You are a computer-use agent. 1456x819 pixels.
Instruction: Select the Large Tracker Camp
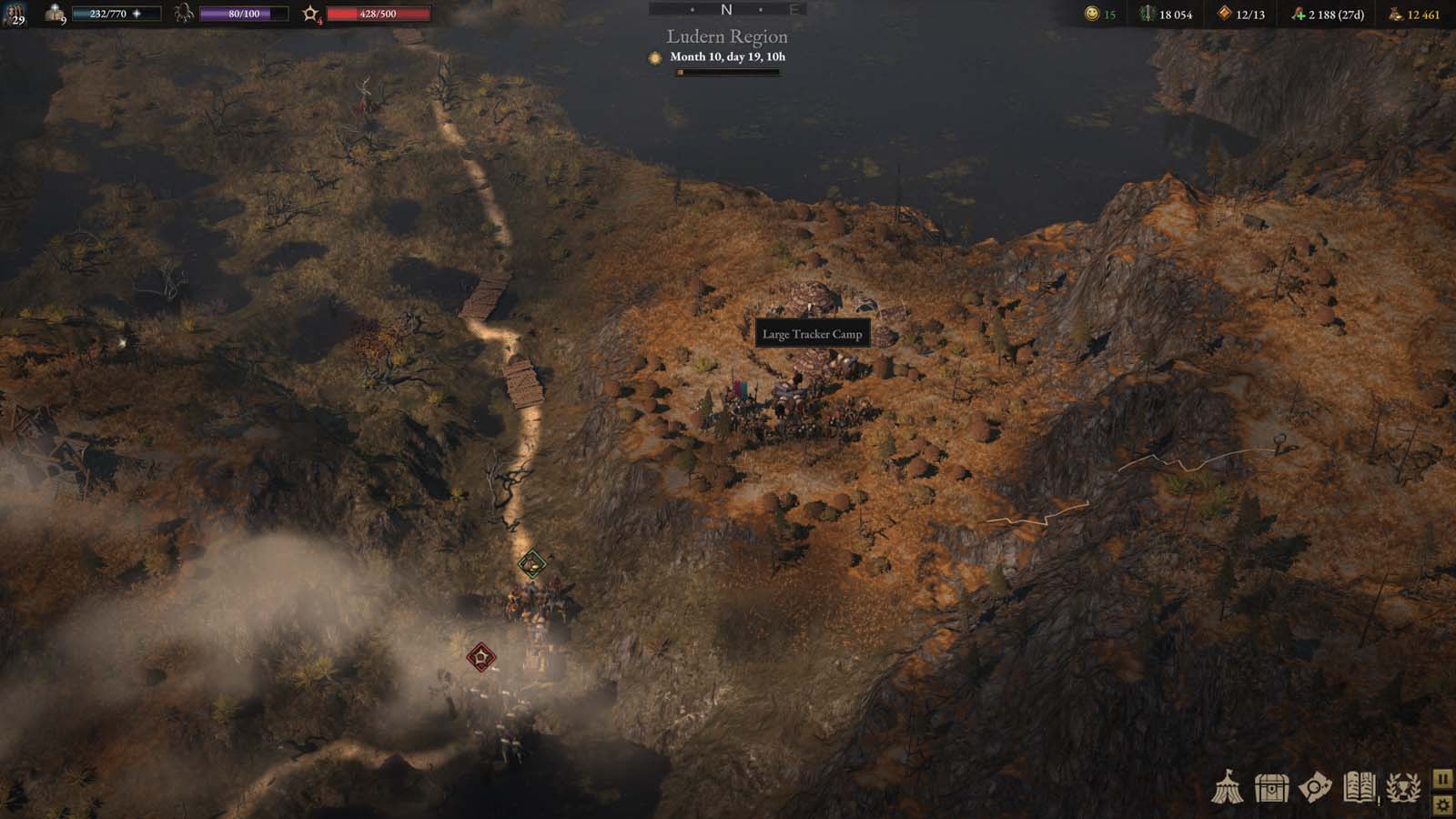coord(814,334)
